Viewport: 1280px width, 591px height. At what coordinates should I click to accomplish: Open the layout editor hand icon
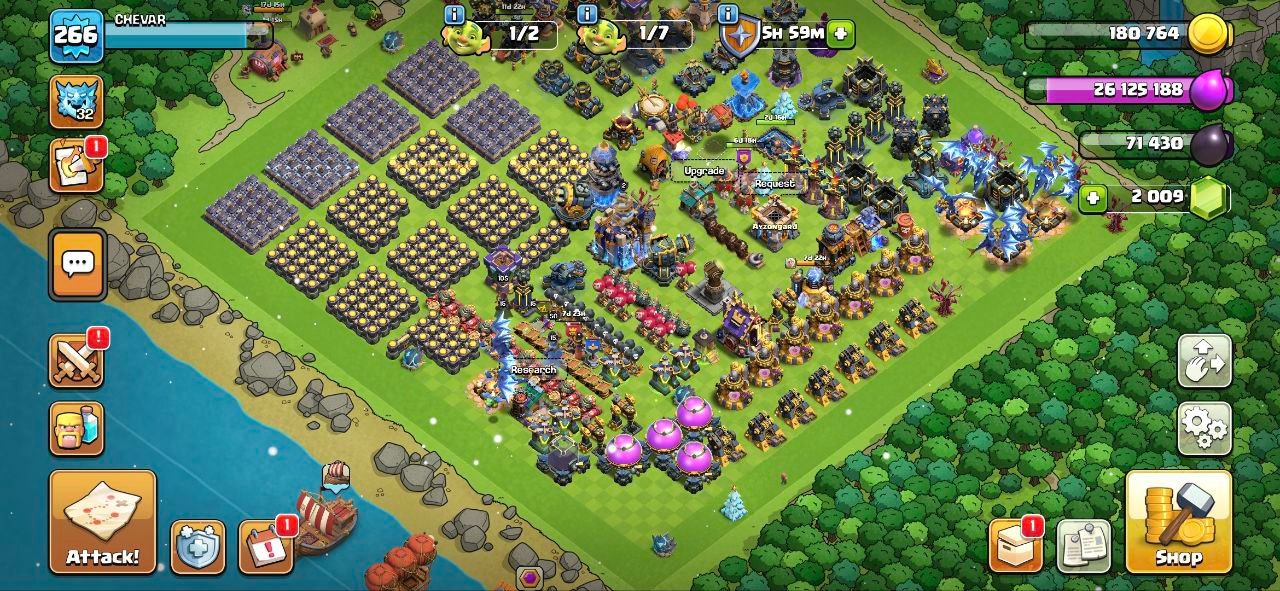[x=1204, y=361]
